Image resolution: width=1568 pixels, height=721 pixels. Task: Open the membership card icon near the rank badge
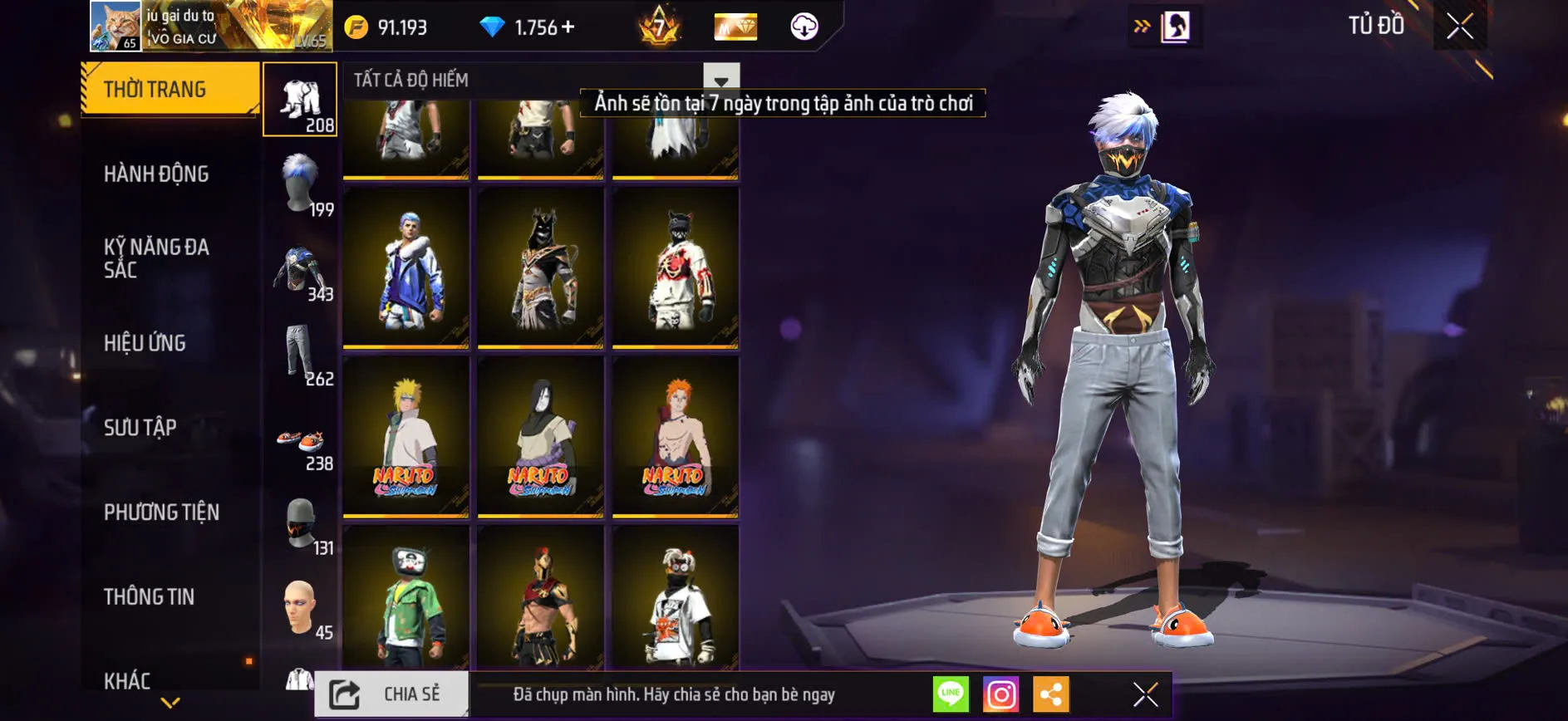tap(735, 27)
